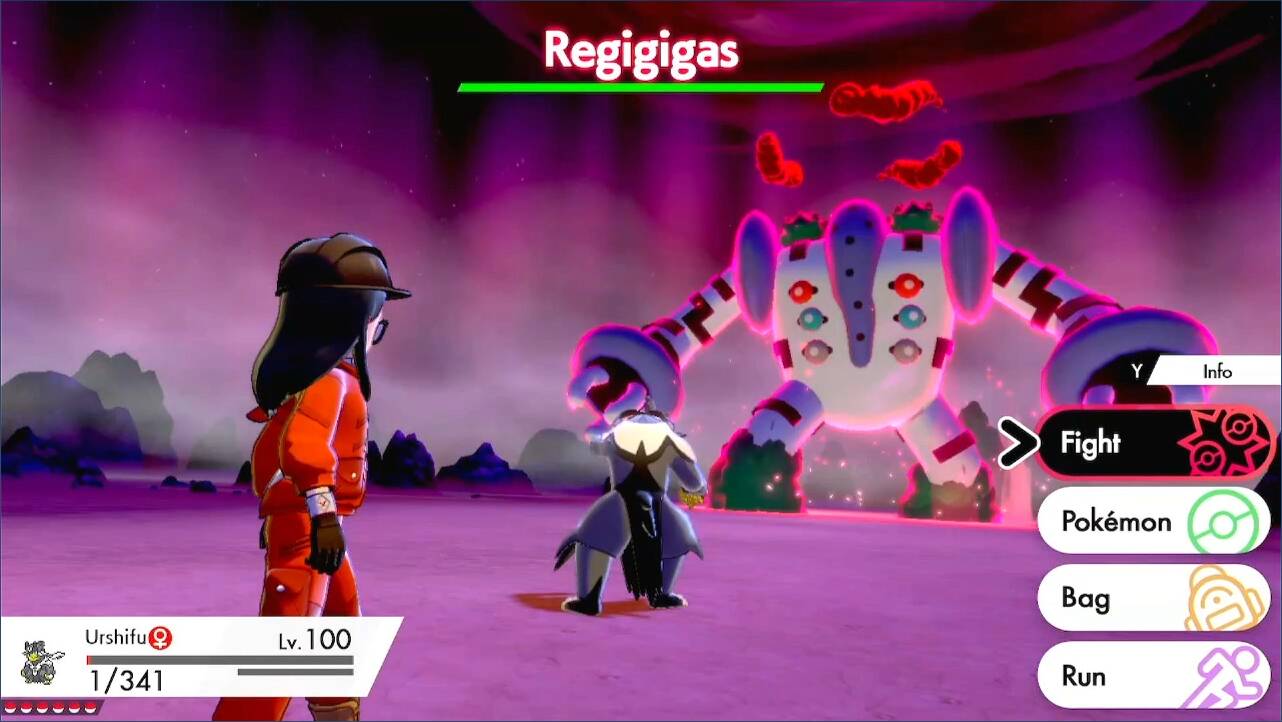The image size is (1282, 722).
Task: Select the Fight battle option
Action: pyautogui.click(x=1153, y=444)
